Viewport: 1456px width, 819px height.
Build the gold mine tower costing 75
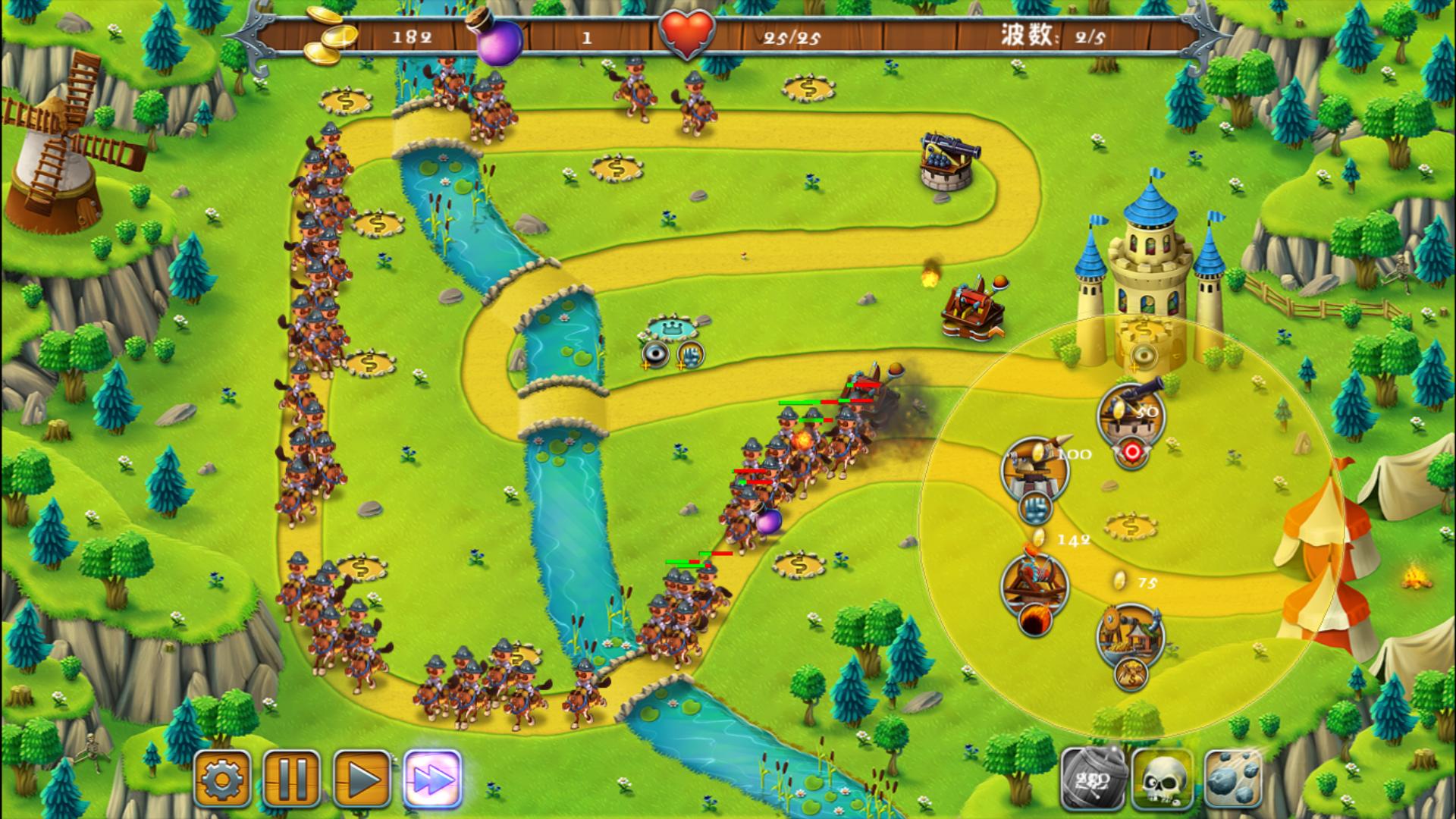click(1130, 634)
